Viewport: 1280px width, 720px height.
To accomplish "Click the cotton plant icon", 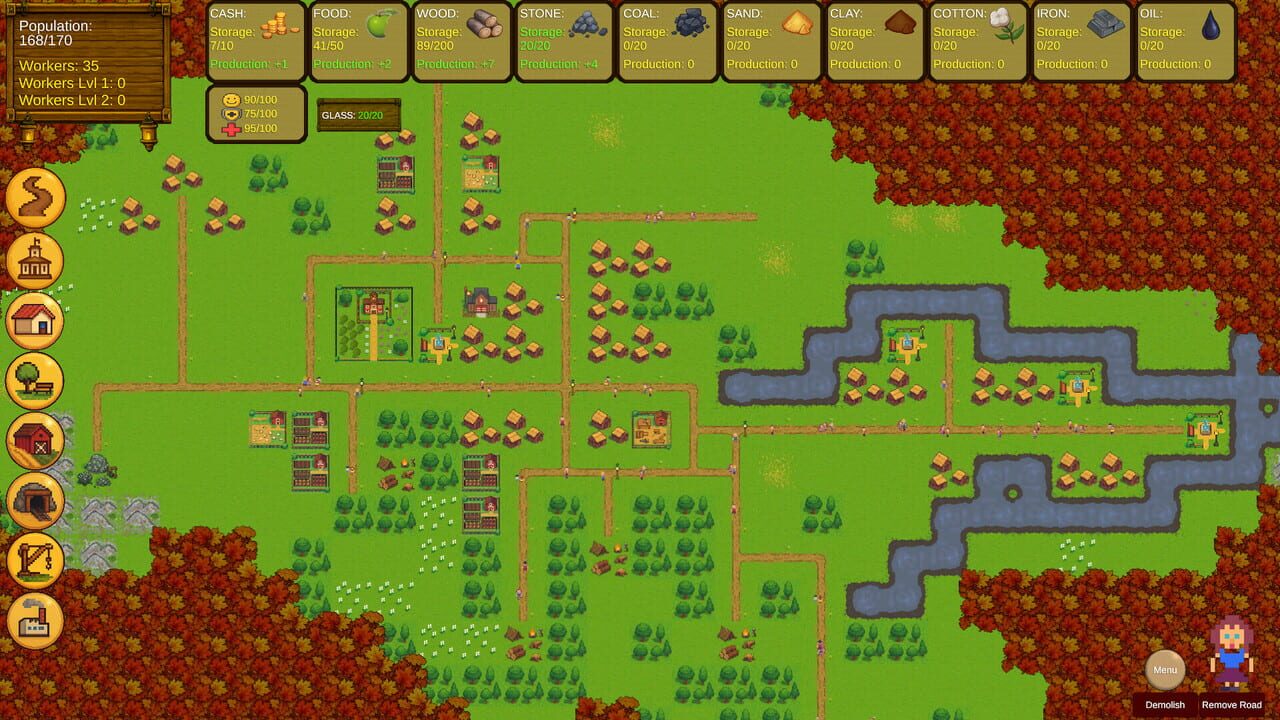I will pyautogui.click(x=1003, y=22).
